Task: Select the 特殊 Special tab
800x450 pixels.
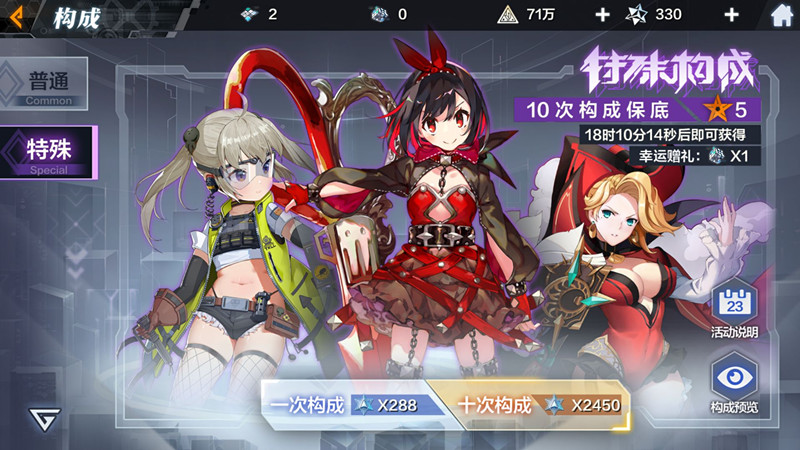Action: pos(48,152)
